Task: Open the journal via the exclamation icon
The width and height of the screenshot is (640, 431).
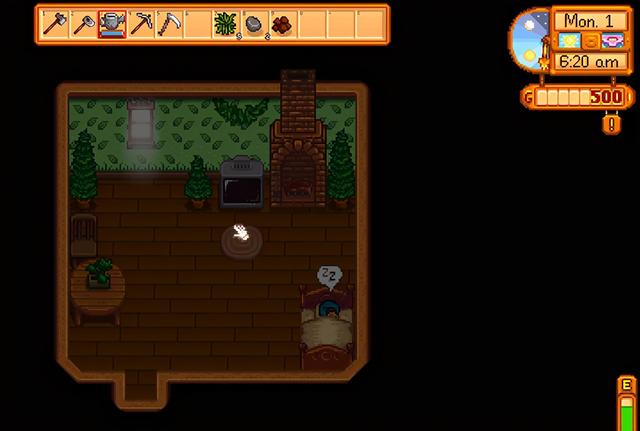Action: coord(612,124)
